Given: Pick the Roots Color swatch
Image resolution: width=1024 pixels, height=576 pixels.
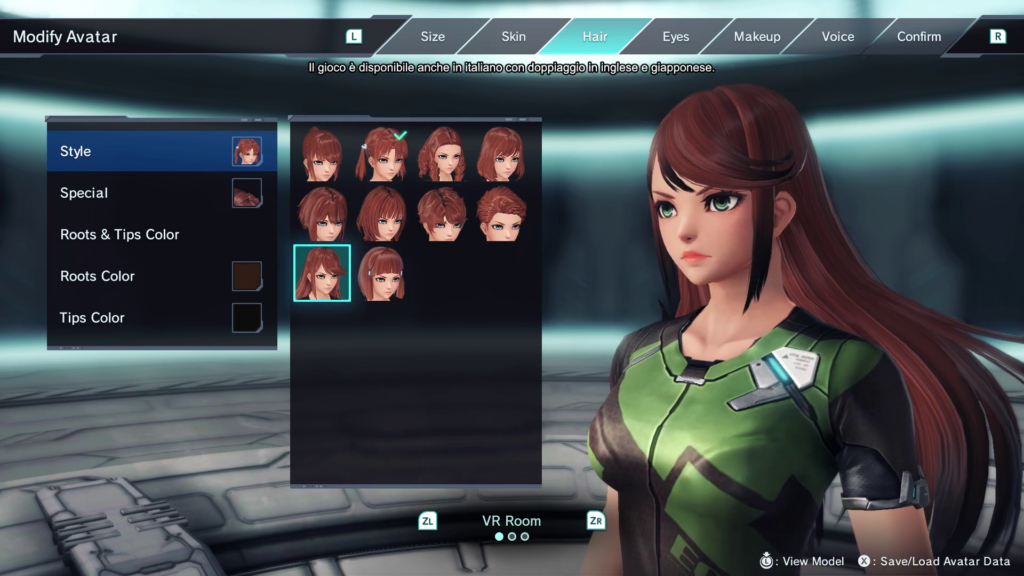Looking at the screenshot, I should 246,276.
